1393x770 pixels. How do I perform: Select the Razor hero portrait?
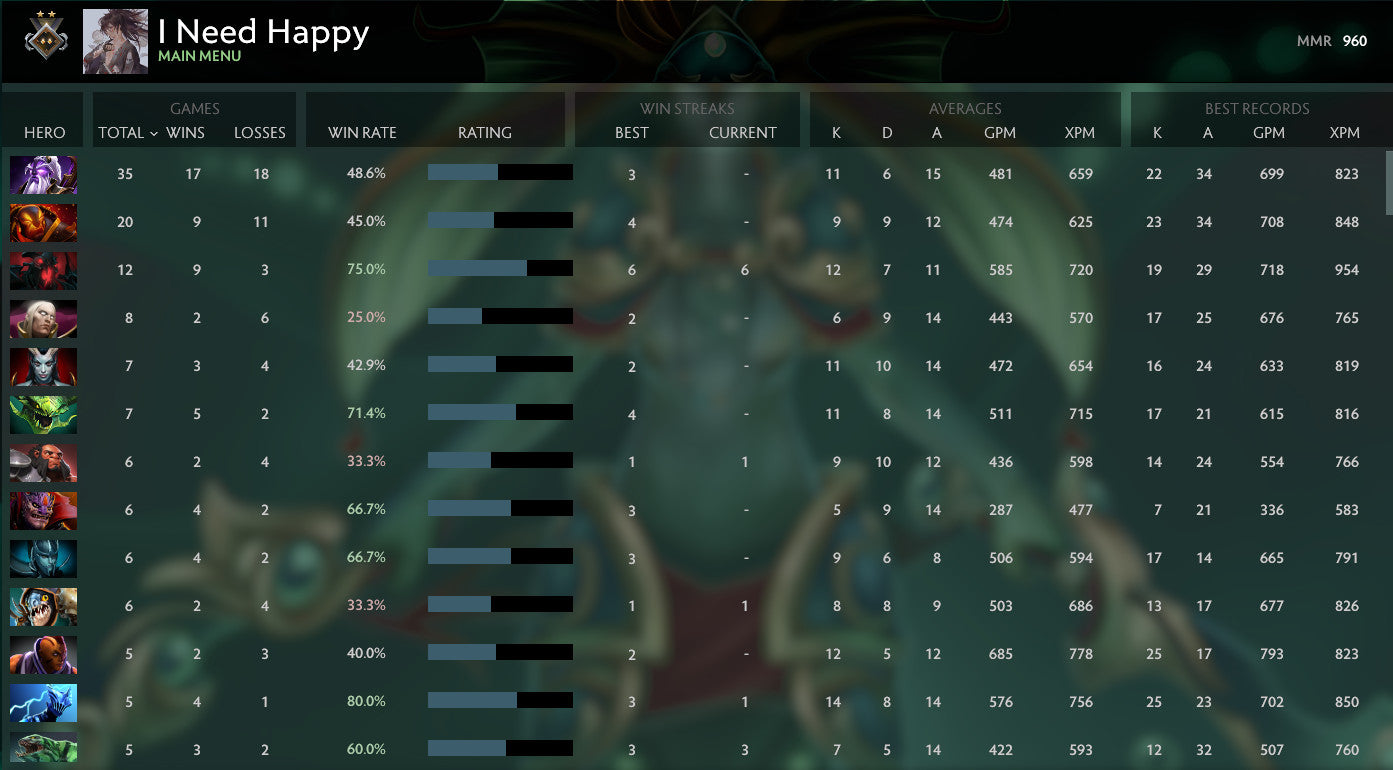(43, 702)
